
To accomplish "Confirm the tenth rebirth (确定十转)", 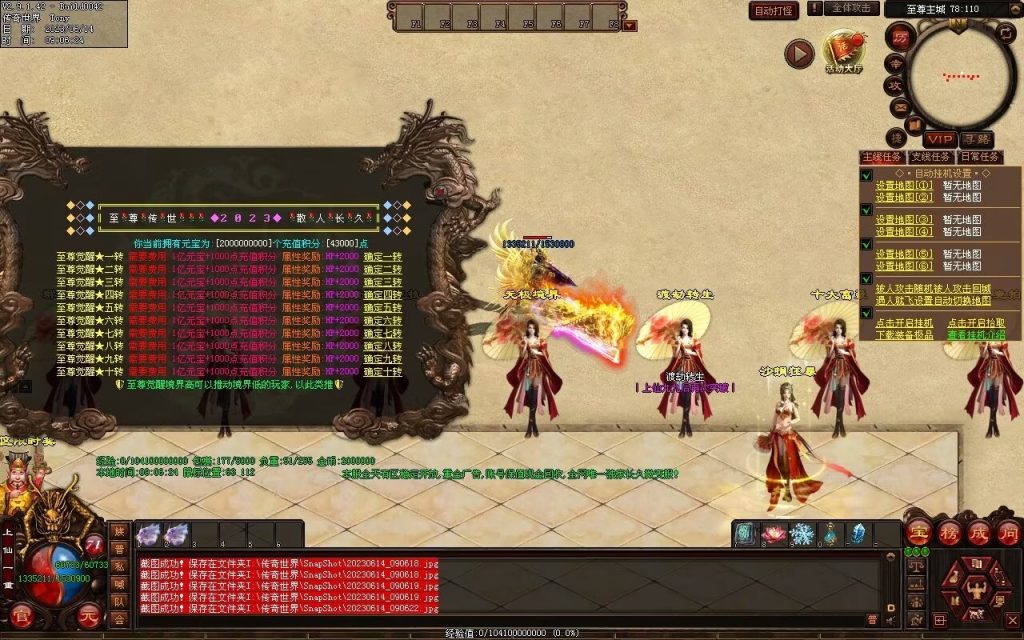I will click(382, 371).
